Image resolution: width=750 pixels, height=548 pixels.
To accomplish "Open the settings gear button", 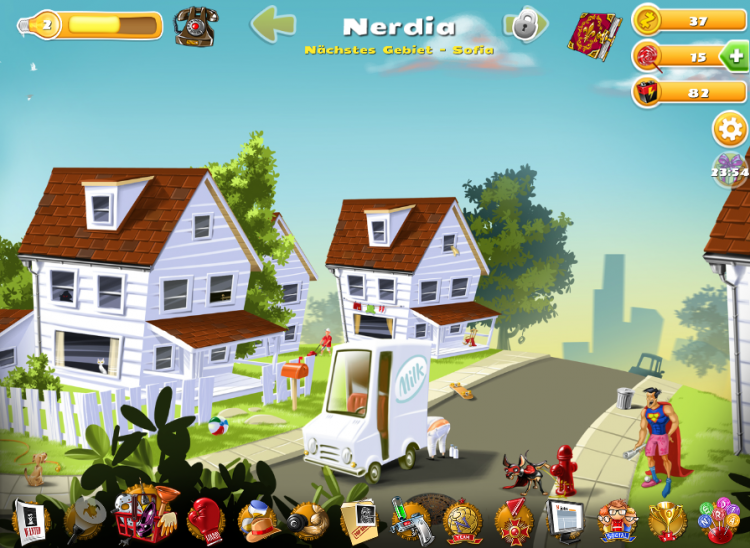I will pos(729,129).
